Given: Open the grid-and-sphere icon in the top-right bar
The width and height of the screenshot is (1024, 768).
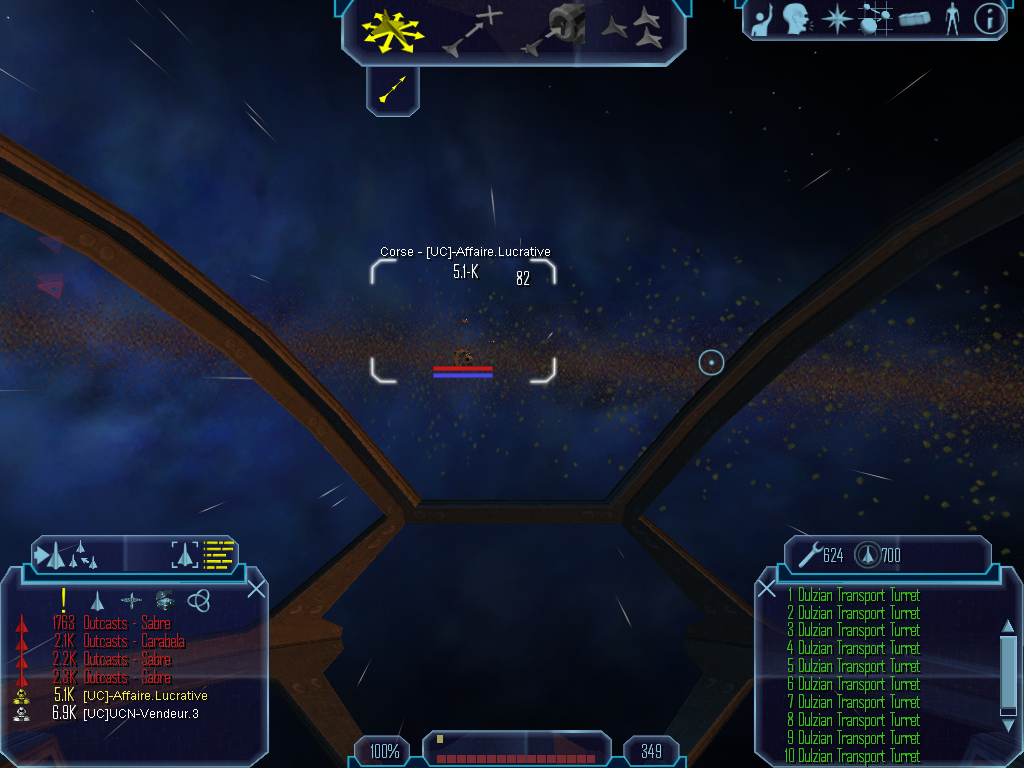Looking at the screenshot, I should [x=875, y=19].
